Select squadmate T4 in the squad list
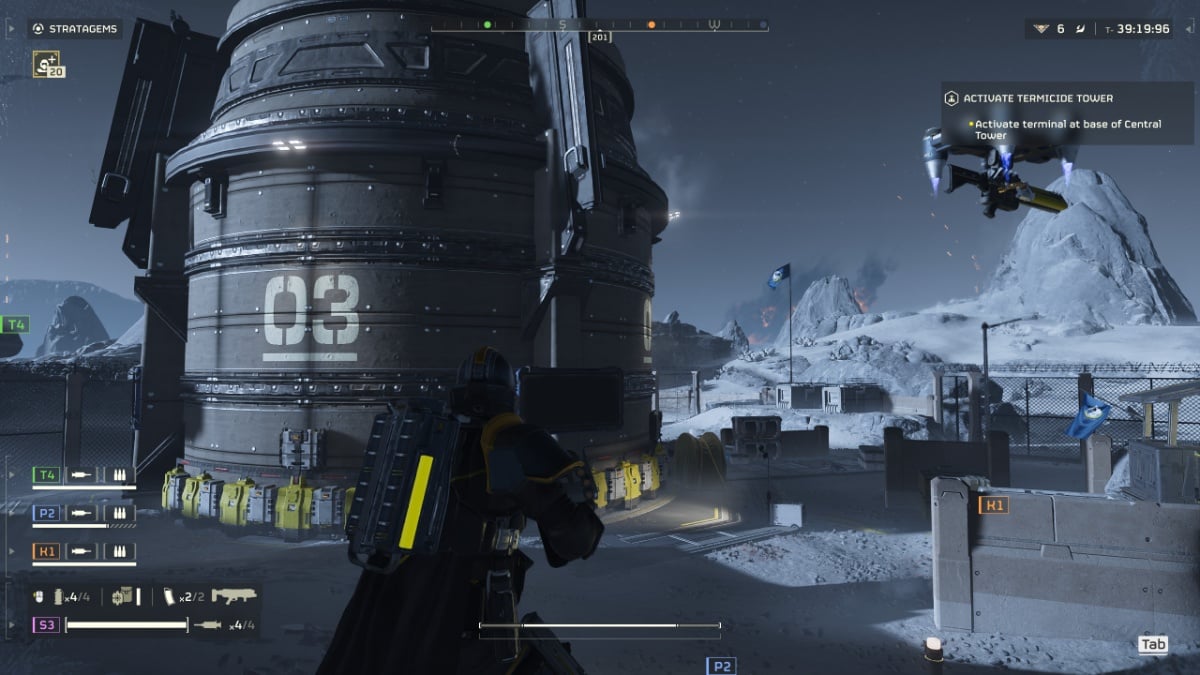Viewport: 1200px width, 675px height. pyautogui.click(x=46, y=475)
